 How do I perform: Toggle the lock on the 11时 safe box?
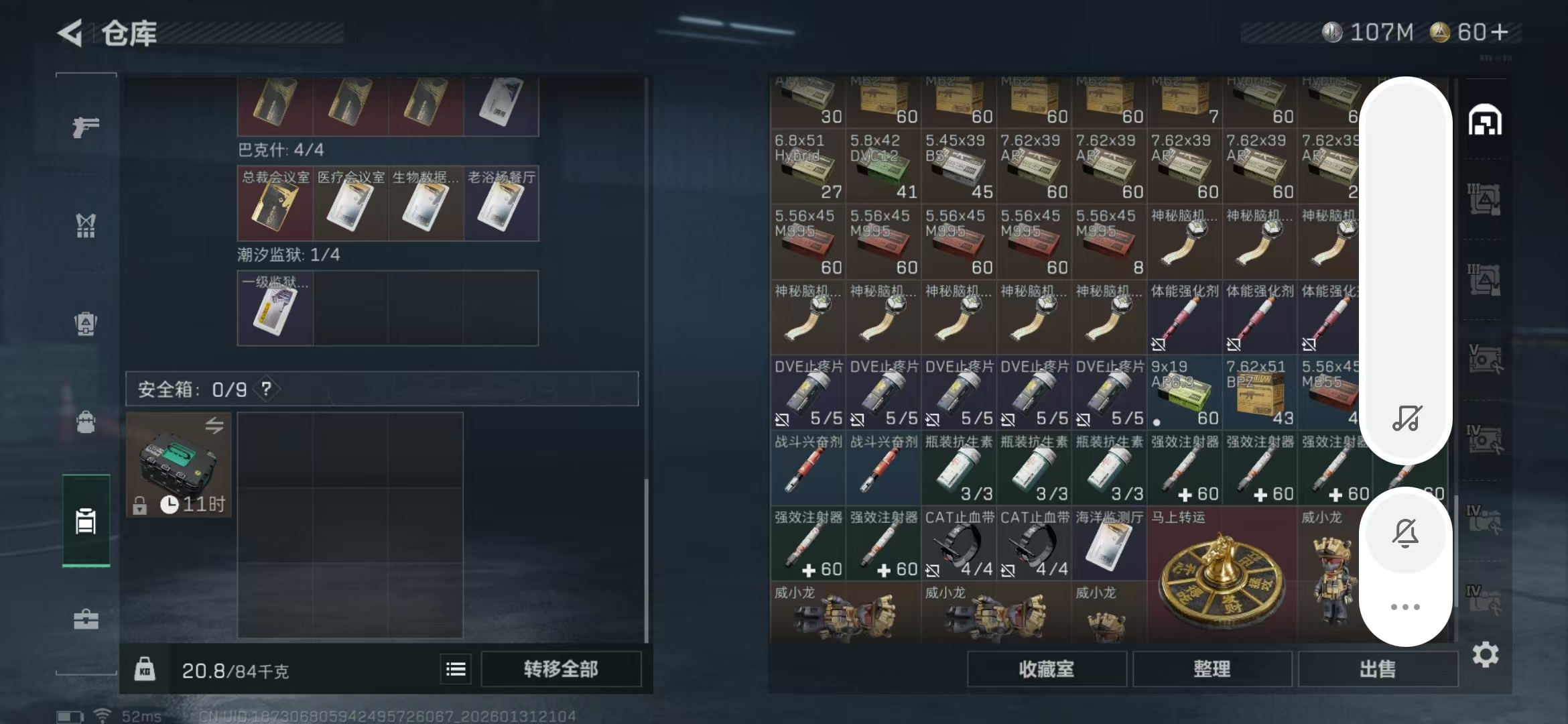coord(139,506)
